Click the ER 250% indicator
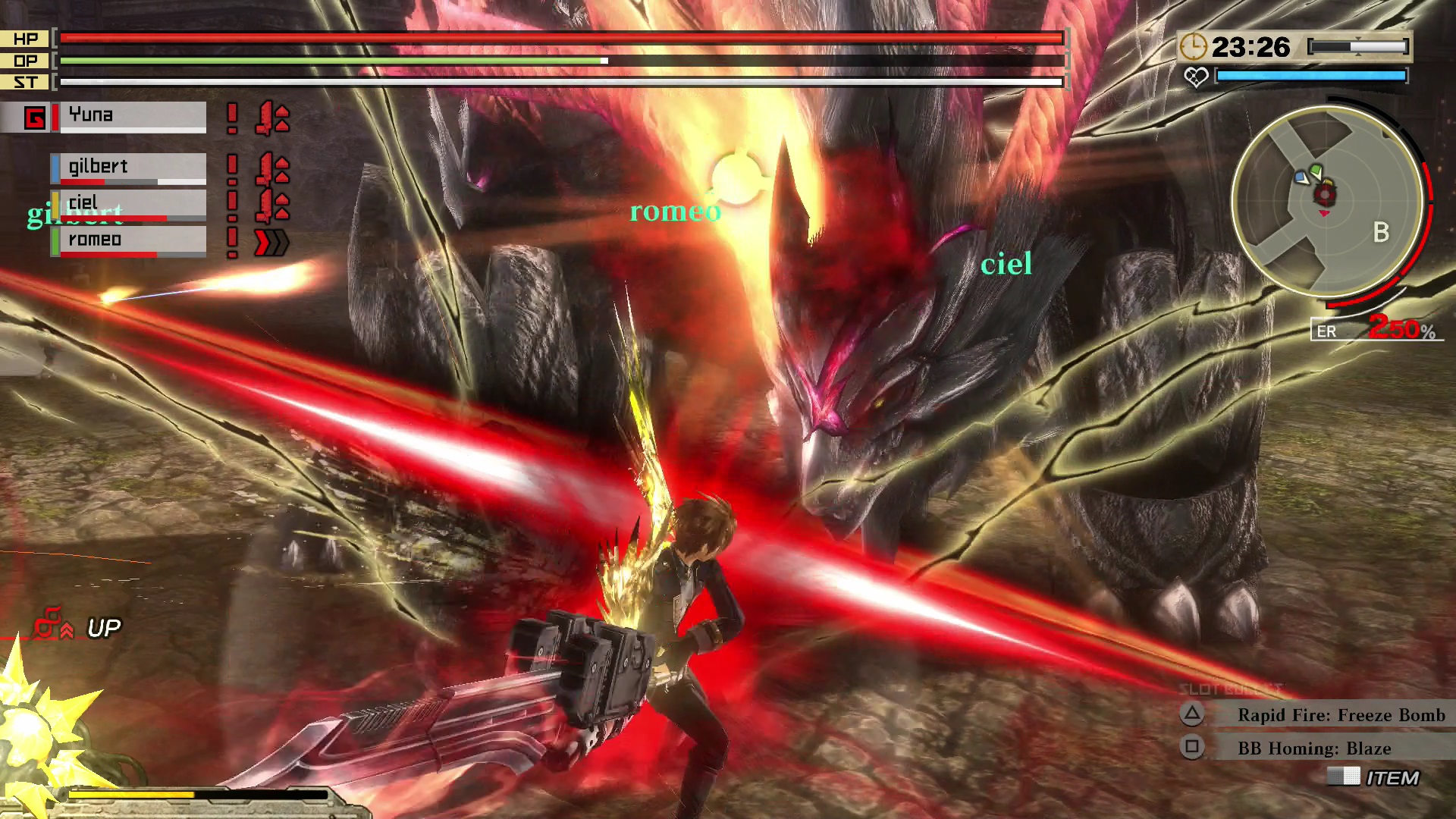Screen dimensions: 1456x819 point(1374,330)
